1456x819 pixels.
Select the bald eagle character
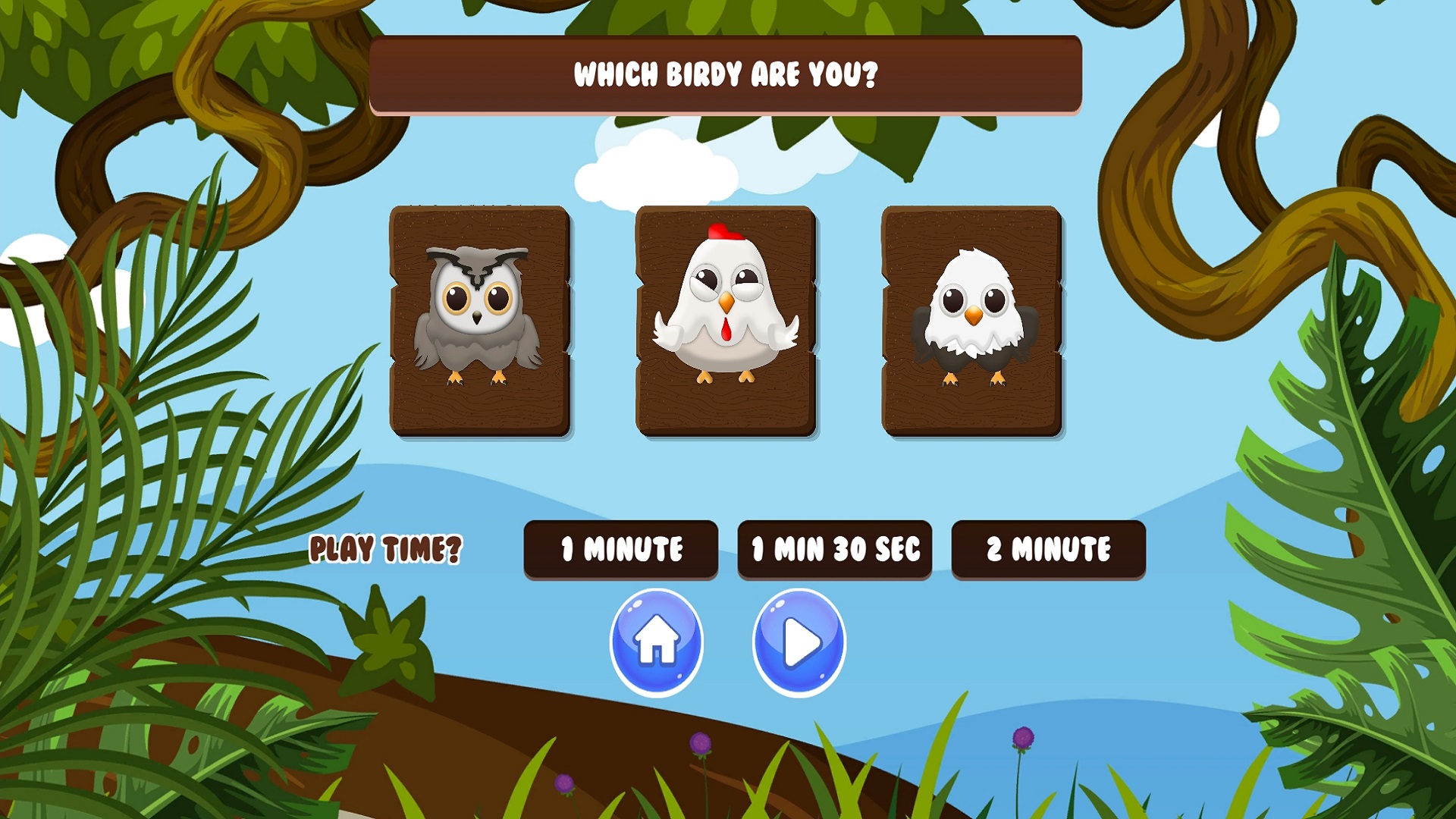(972, 322)
